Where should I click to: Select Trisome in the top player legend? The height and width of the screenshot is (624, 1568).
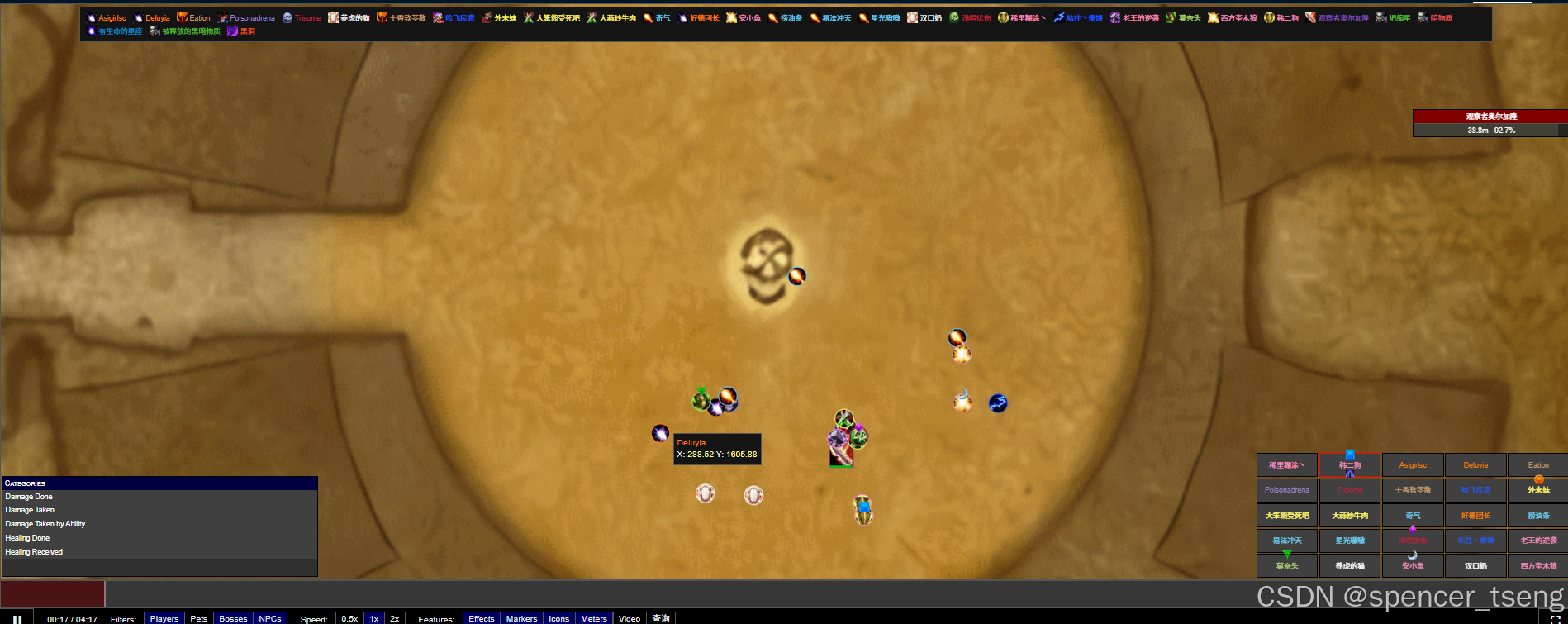pyautogui.click(x=307, y=18)
